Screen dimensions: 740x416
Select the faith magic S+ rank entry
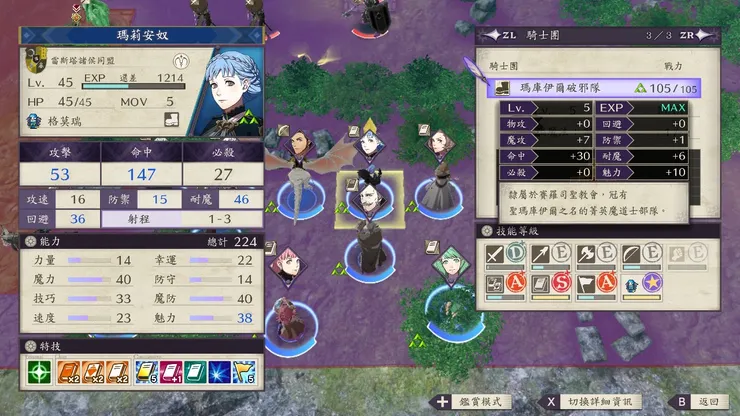(x=555, y=285)
